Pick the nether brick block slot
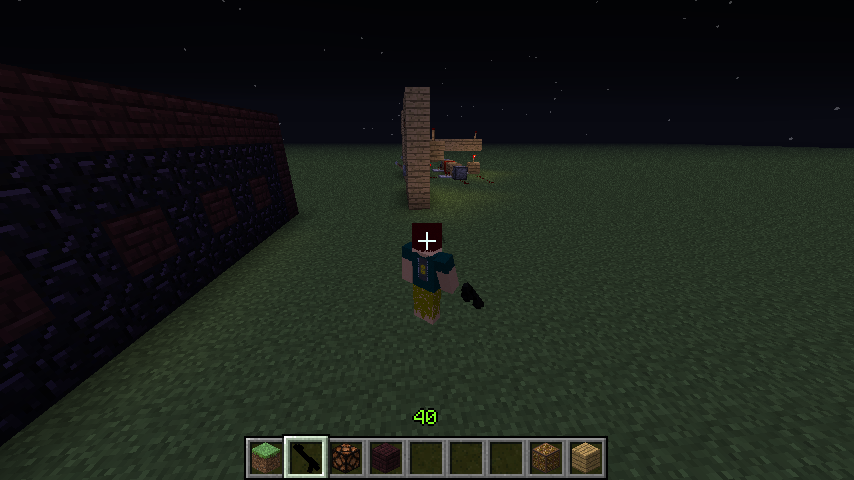 (386, 457)
